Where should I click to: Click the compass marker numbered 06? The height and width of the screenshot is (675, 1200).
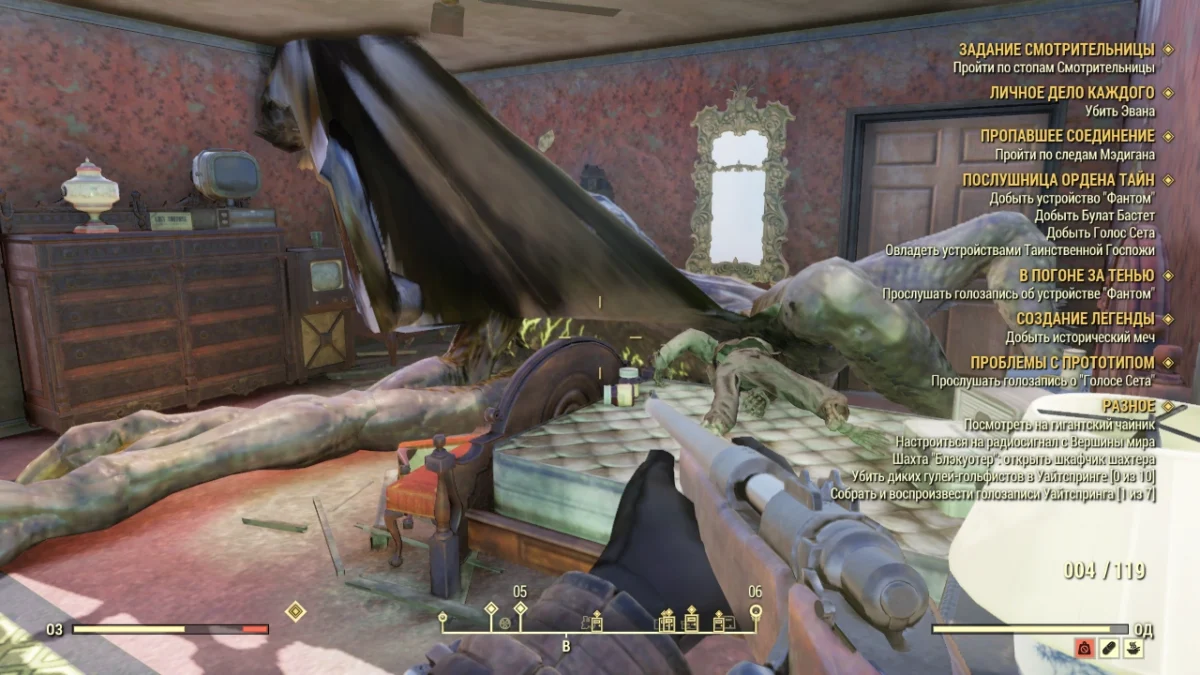point(755,610)
